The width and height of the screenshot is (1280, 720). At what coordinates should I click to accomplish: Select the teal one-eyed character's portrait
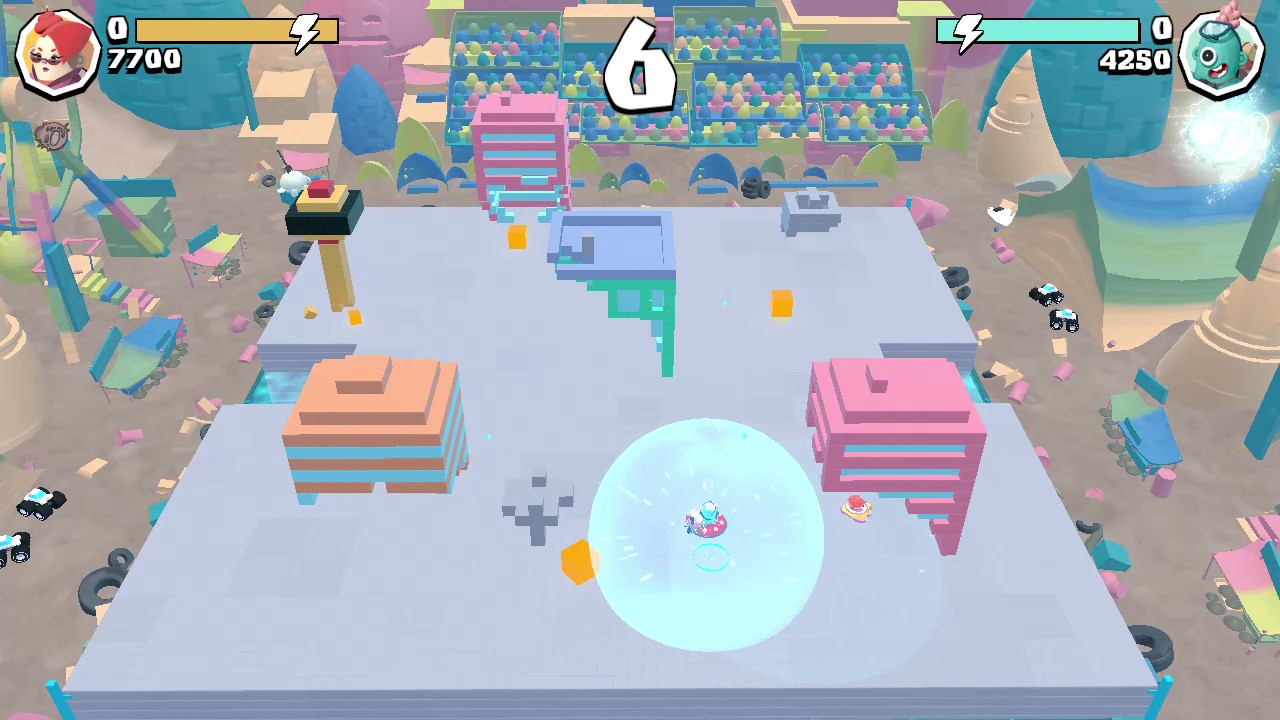point(1222,52)
